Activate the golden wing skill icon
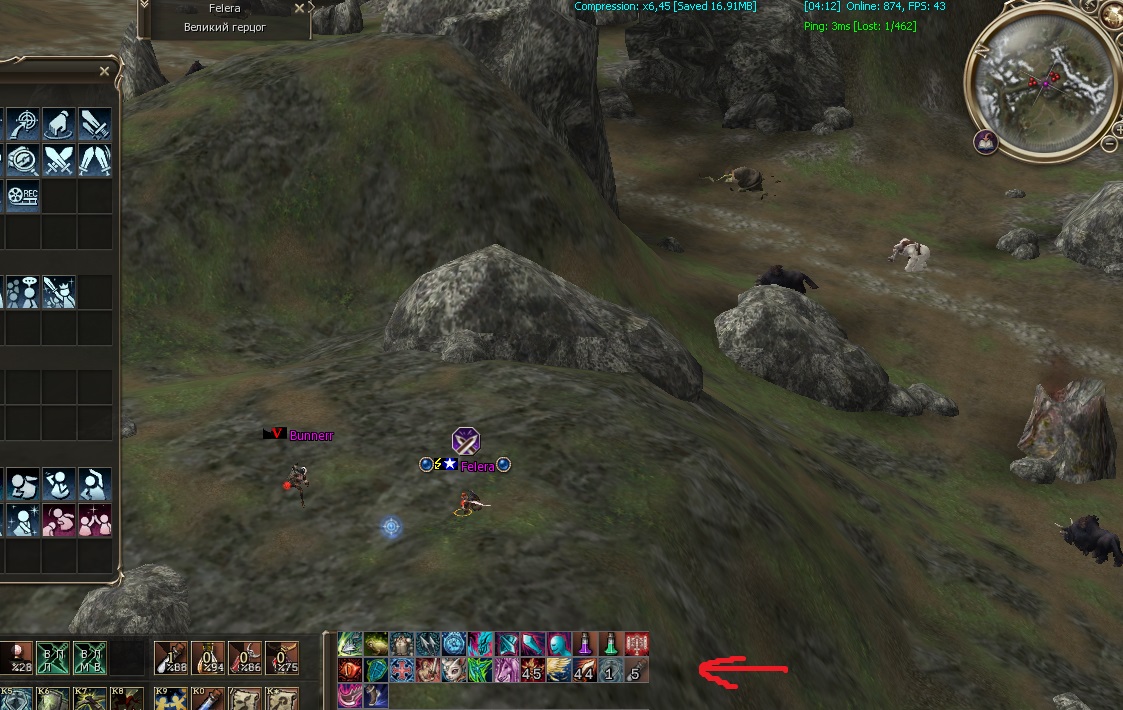Viewport: 1123px width, 710px height. pyautogui.click(x=559, y=669)
